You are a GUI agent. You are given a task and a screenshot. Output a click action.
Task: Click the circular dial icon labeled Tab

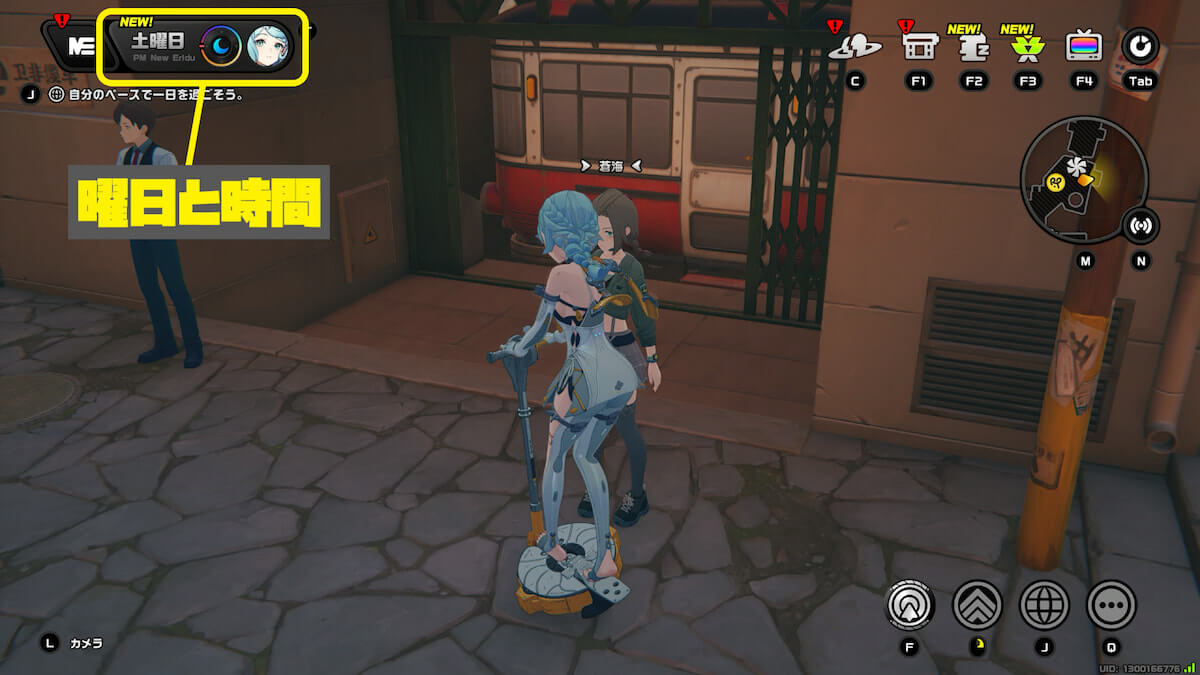[x=1138, y=45]
